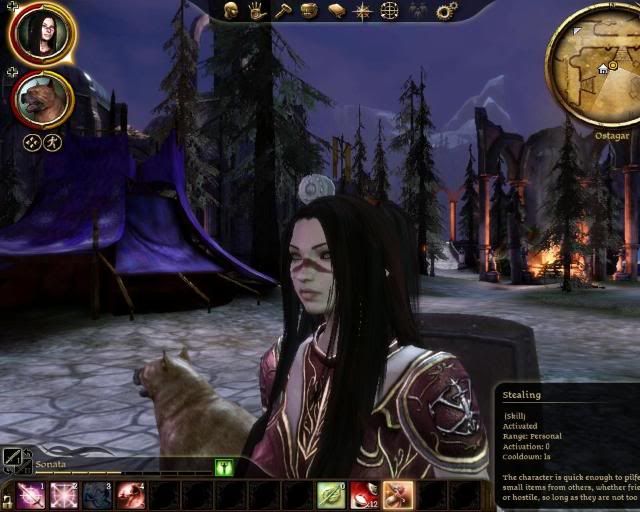Screen dimensions: 640x512
Task: Open the inventory chest icon
Action: point(309,10)
